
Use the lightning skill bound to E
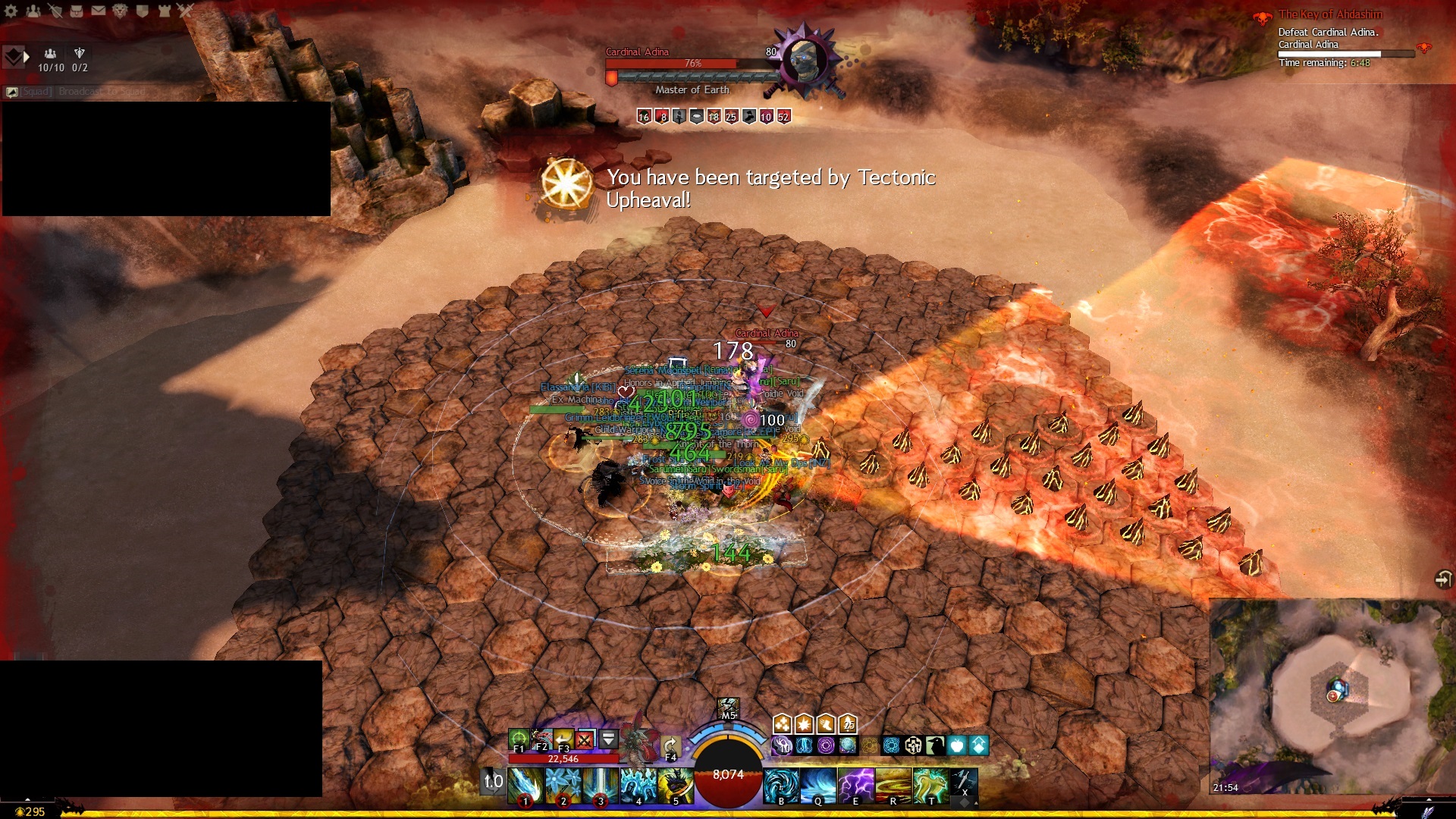click(x=855, y=785)
